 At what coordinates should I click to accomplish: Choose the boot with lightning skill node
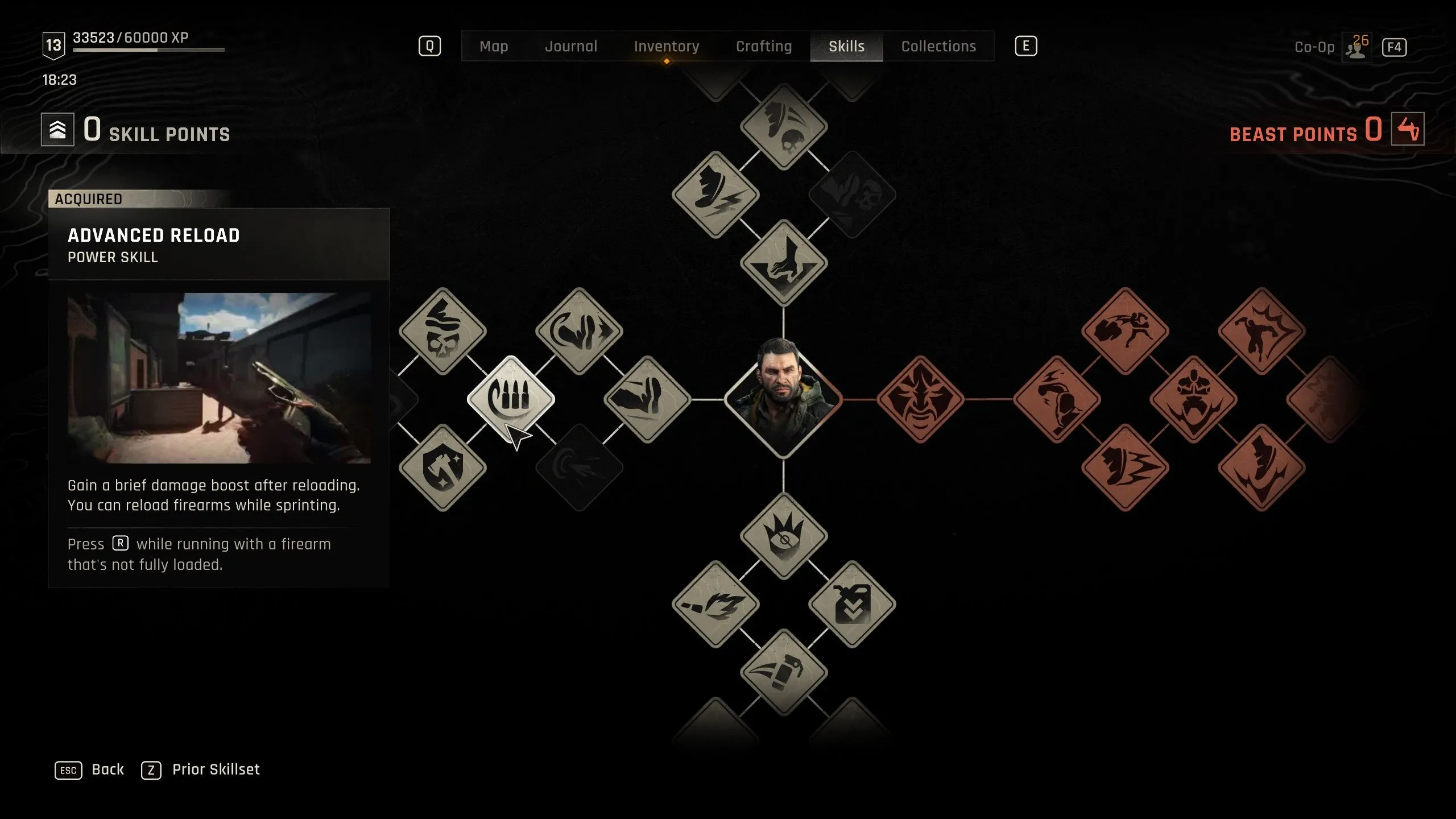coord(715,195)
